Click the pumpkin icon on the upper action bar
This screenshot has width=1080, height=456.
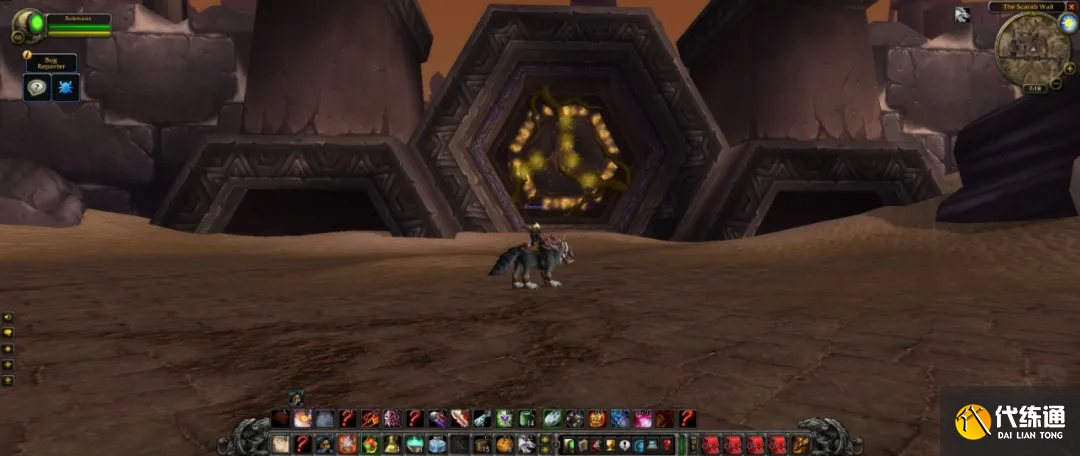[597, 419]
